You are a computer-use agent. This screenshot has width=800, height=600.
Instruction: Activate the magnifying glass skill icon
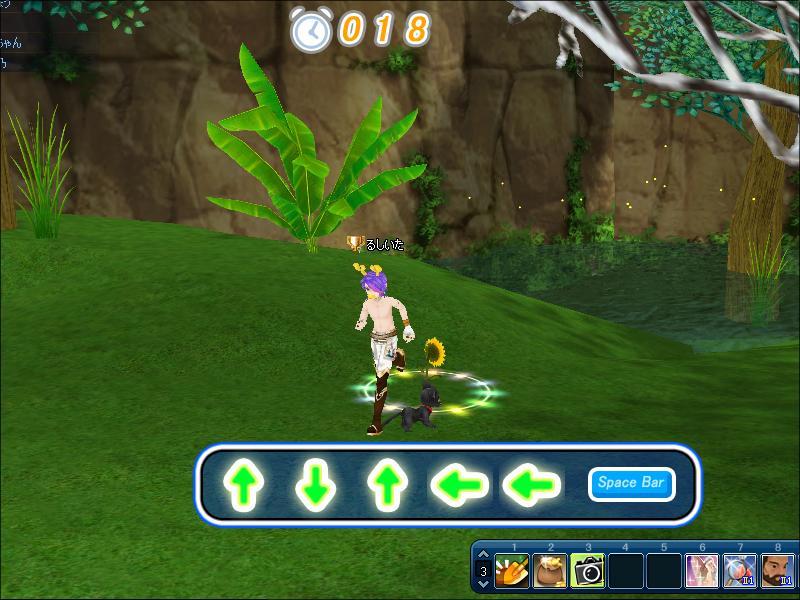(740, 571)
